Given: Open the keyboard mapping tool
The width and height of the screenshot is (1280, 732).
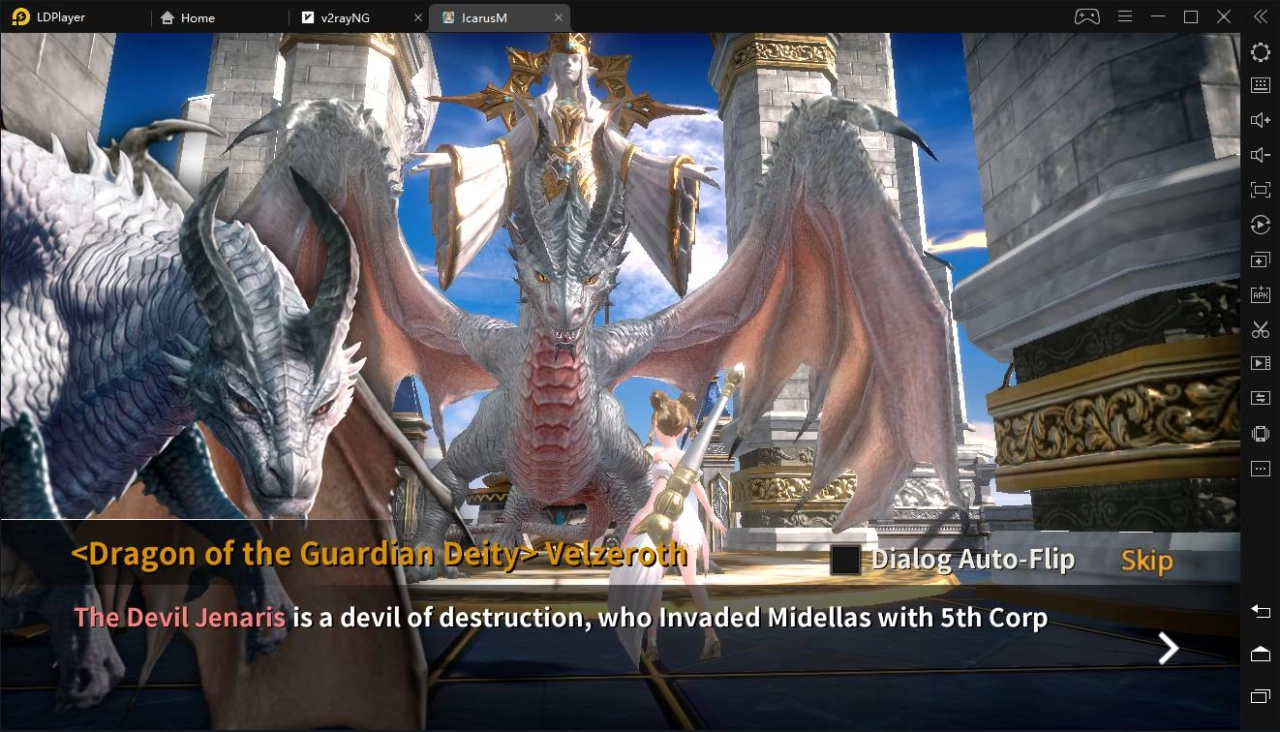Looking at the screenshot, I should pyautogui.click(x=1258, y=84).
